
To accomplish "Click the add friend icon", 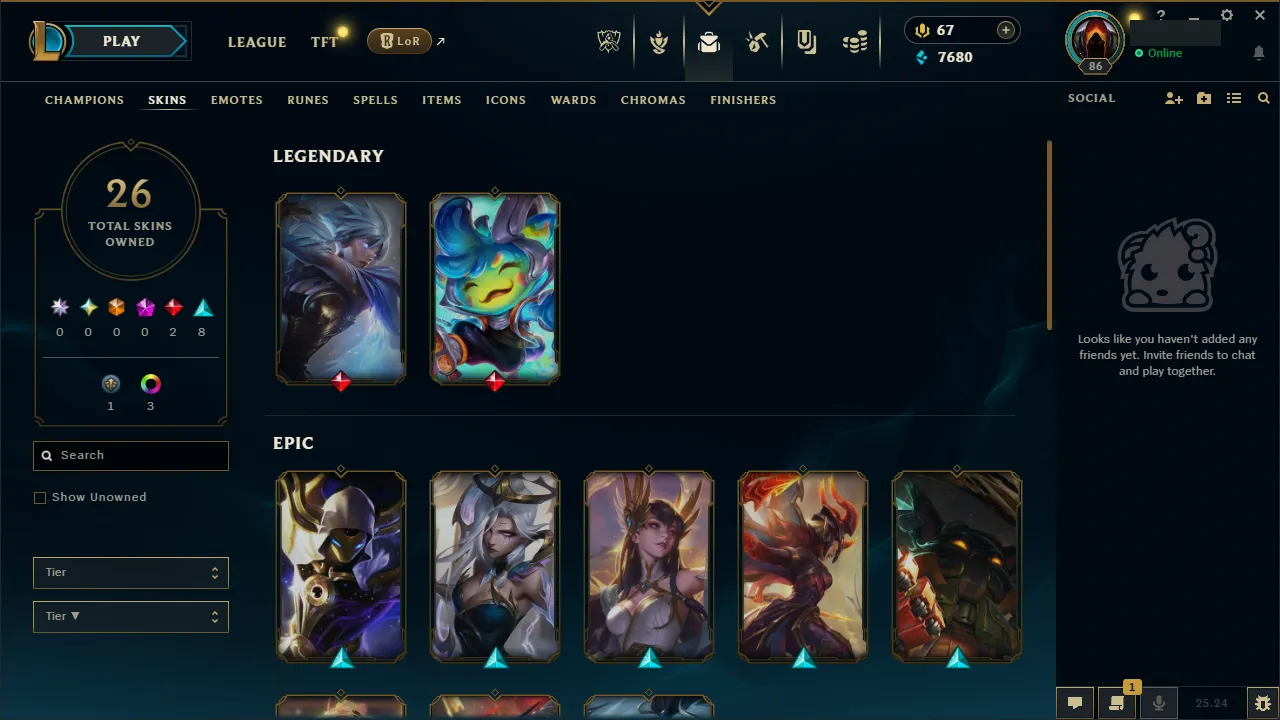I will (x=1174, y=98).
